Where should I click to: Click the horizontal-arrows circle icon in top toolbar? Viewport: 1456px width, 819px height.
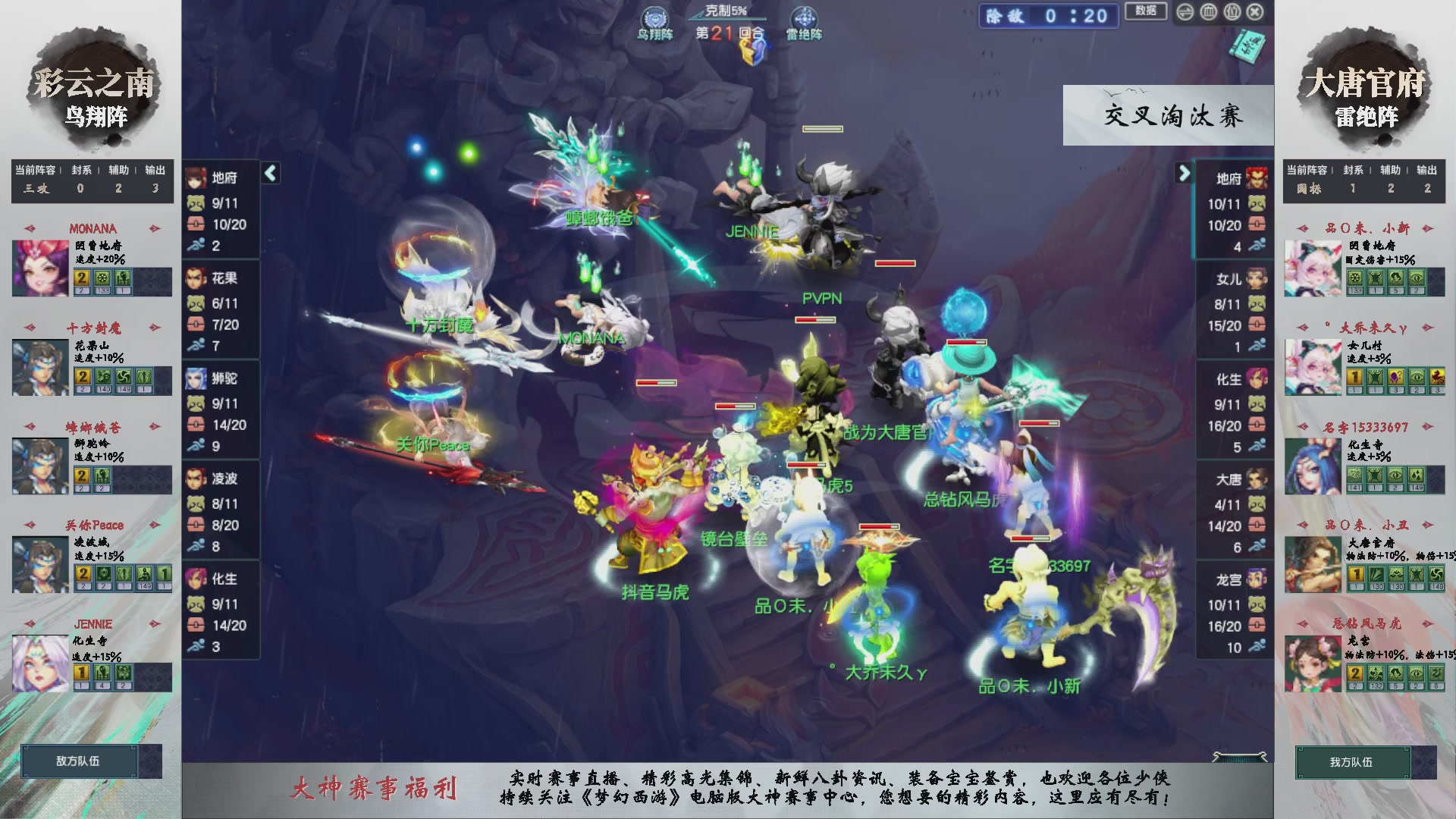click(x=1185, y=12)
